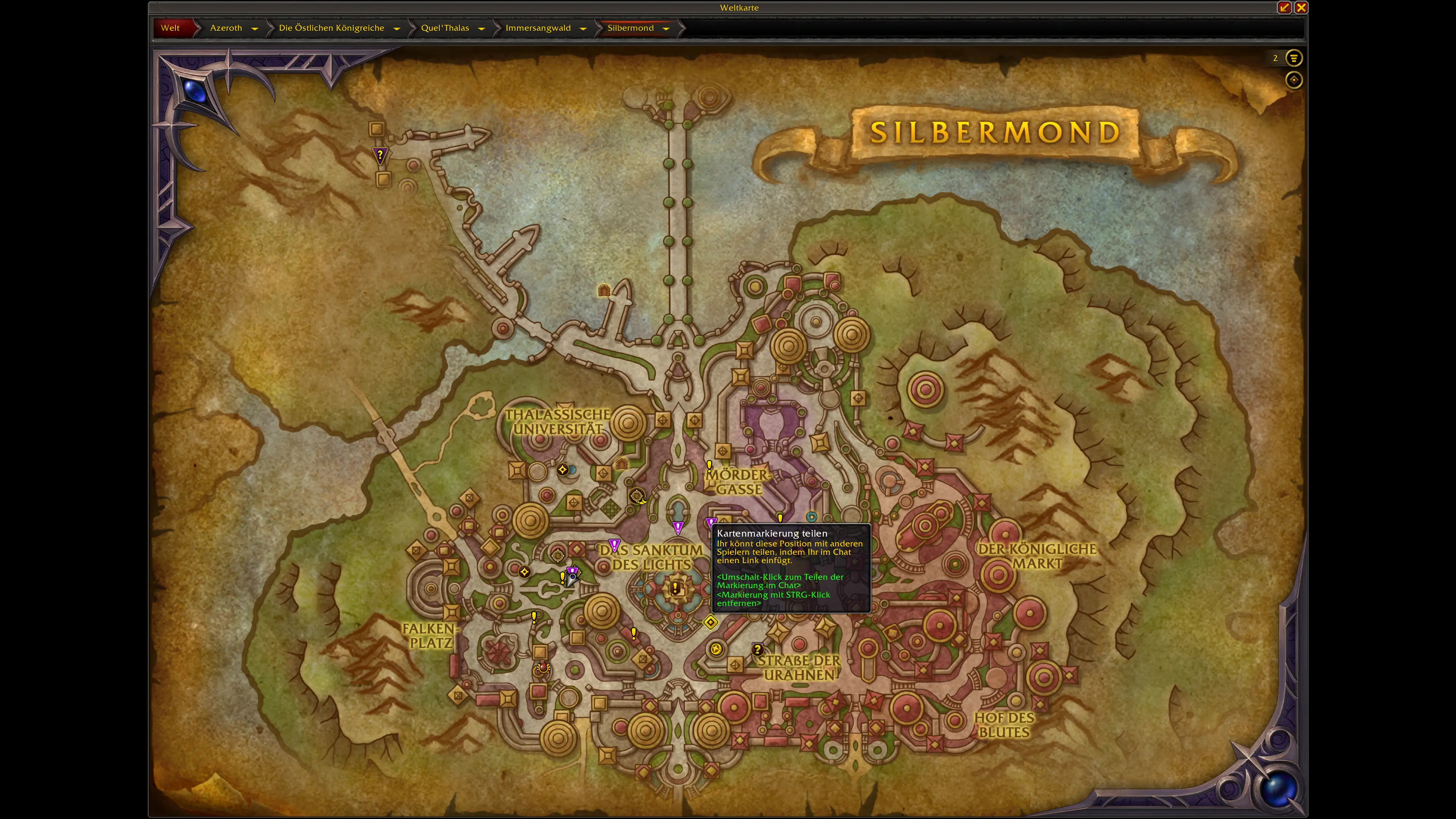Image resolution: width=1456 pixels, height=819 pixels.
Task: Open the Immersangwald zone map
Action: pyautogui.click(x=538, y=28)
